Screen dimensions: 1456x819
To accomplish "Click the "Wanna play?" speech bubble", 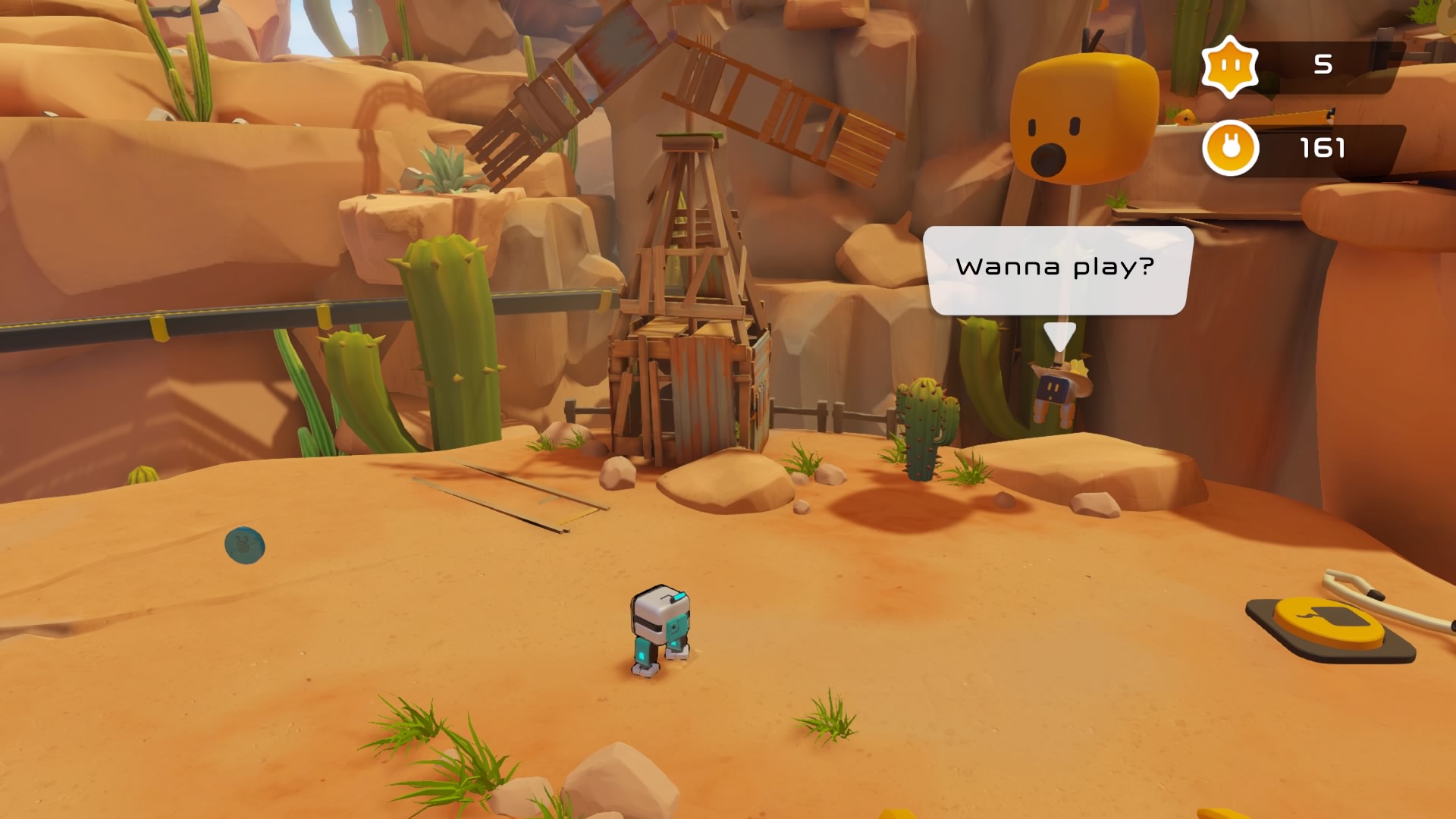I will coord(1057,269).
